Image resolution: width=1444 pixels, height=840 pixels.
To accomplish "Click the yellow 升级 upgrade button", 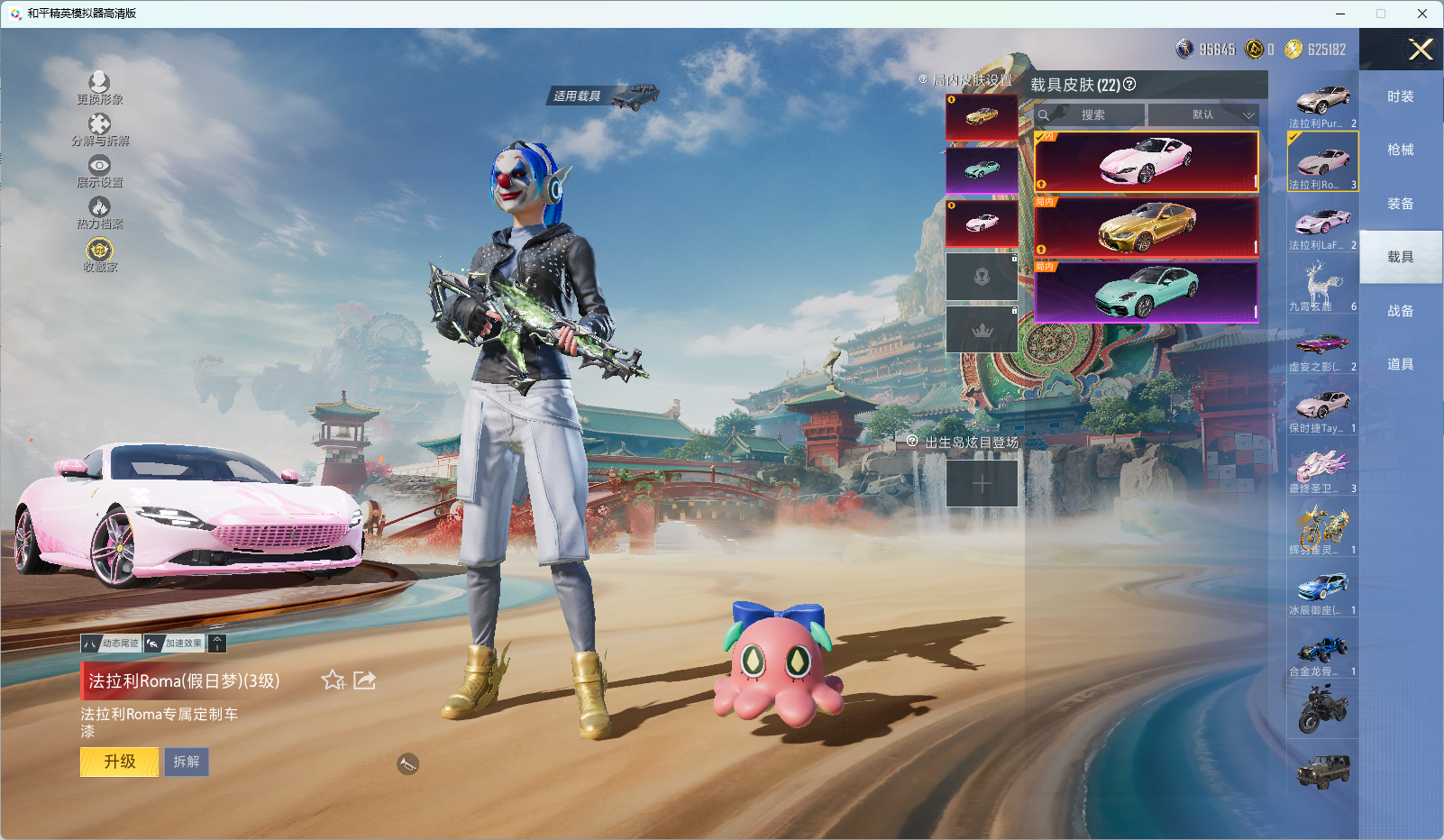I will click(x=119, y=762).
